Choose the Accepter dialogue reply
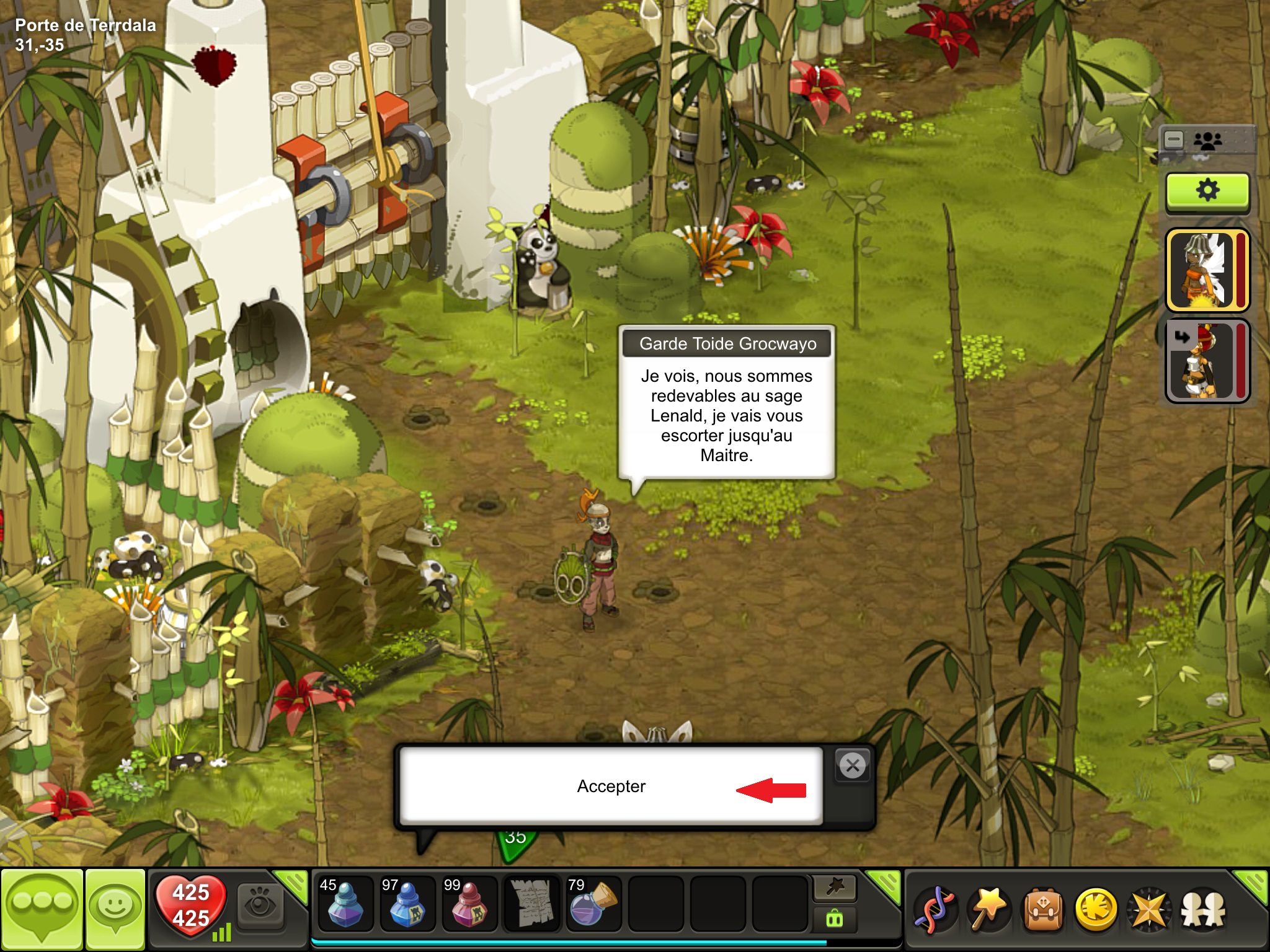The height and width of the screenshot is (952, 1270). click(x=611, y=786)
